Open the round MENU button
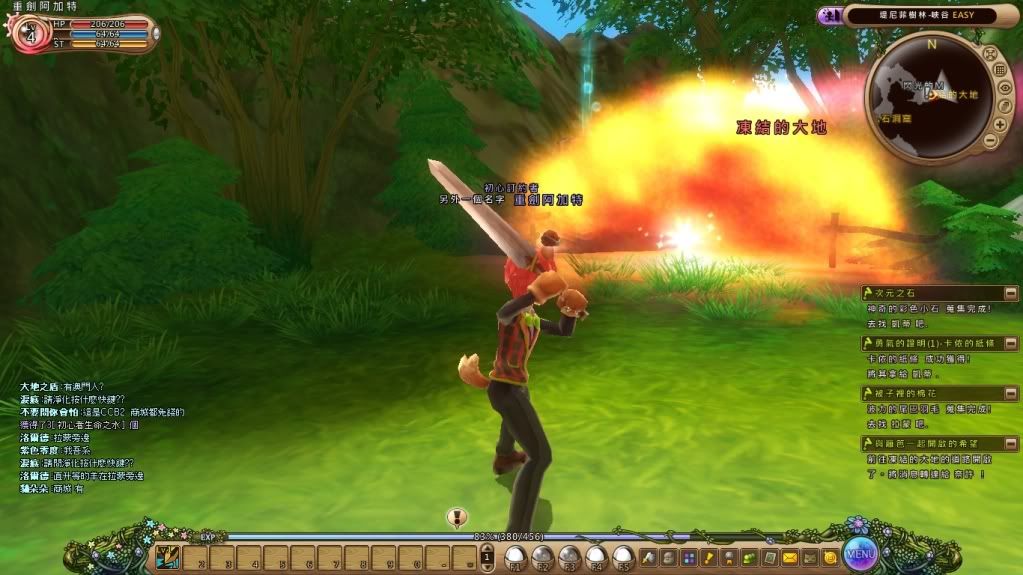This screenshot has width=1023, height=575. (859, 551)
